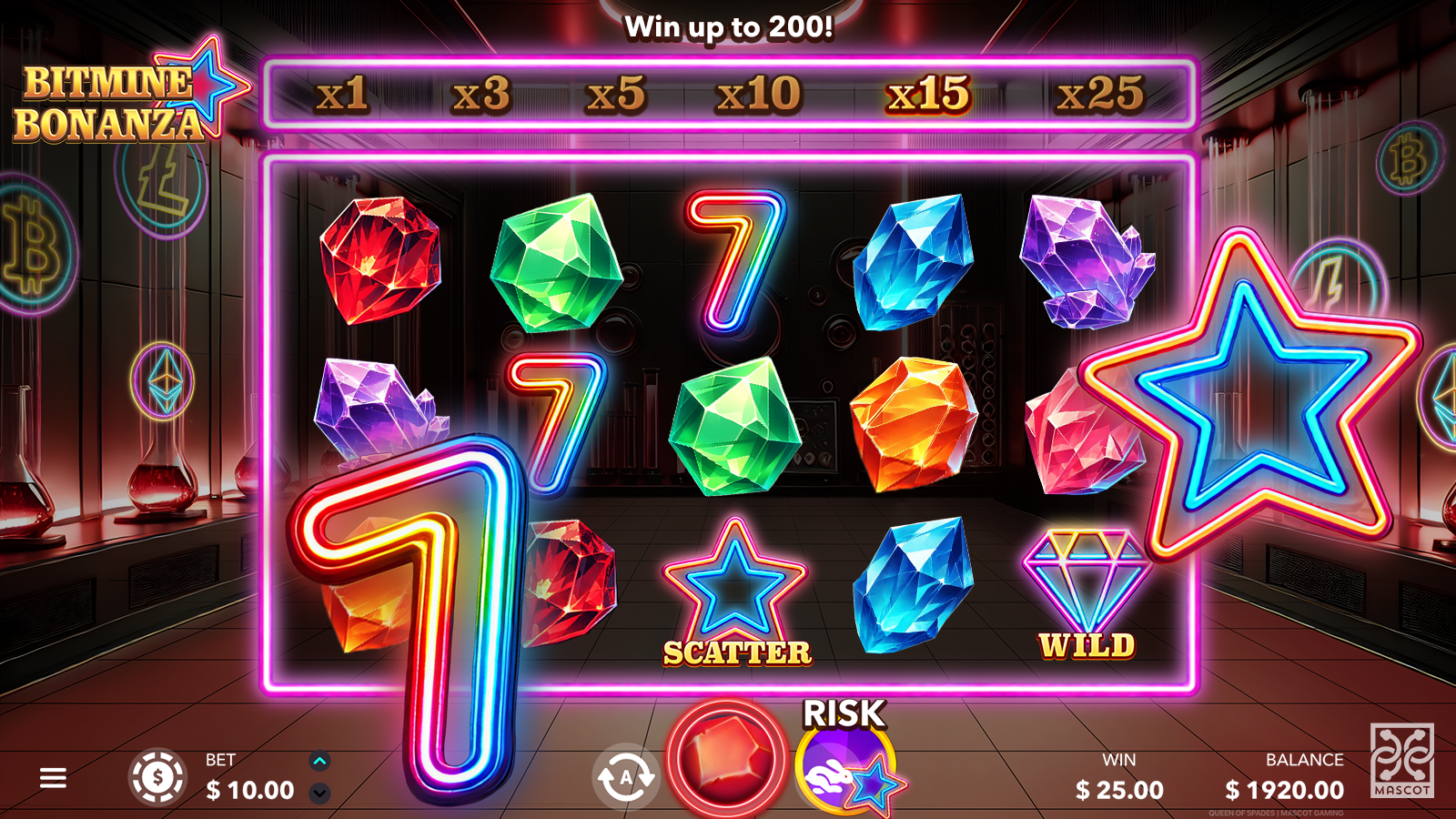Click the Mascot logo
Screen dimensions: 1456x819
pyautogui.click(x=1401, y=761)
